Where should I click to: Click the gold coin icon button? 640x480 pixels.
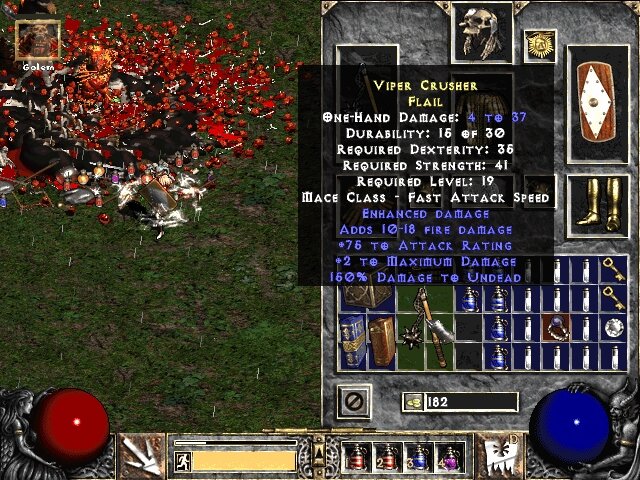click(412, 402)
